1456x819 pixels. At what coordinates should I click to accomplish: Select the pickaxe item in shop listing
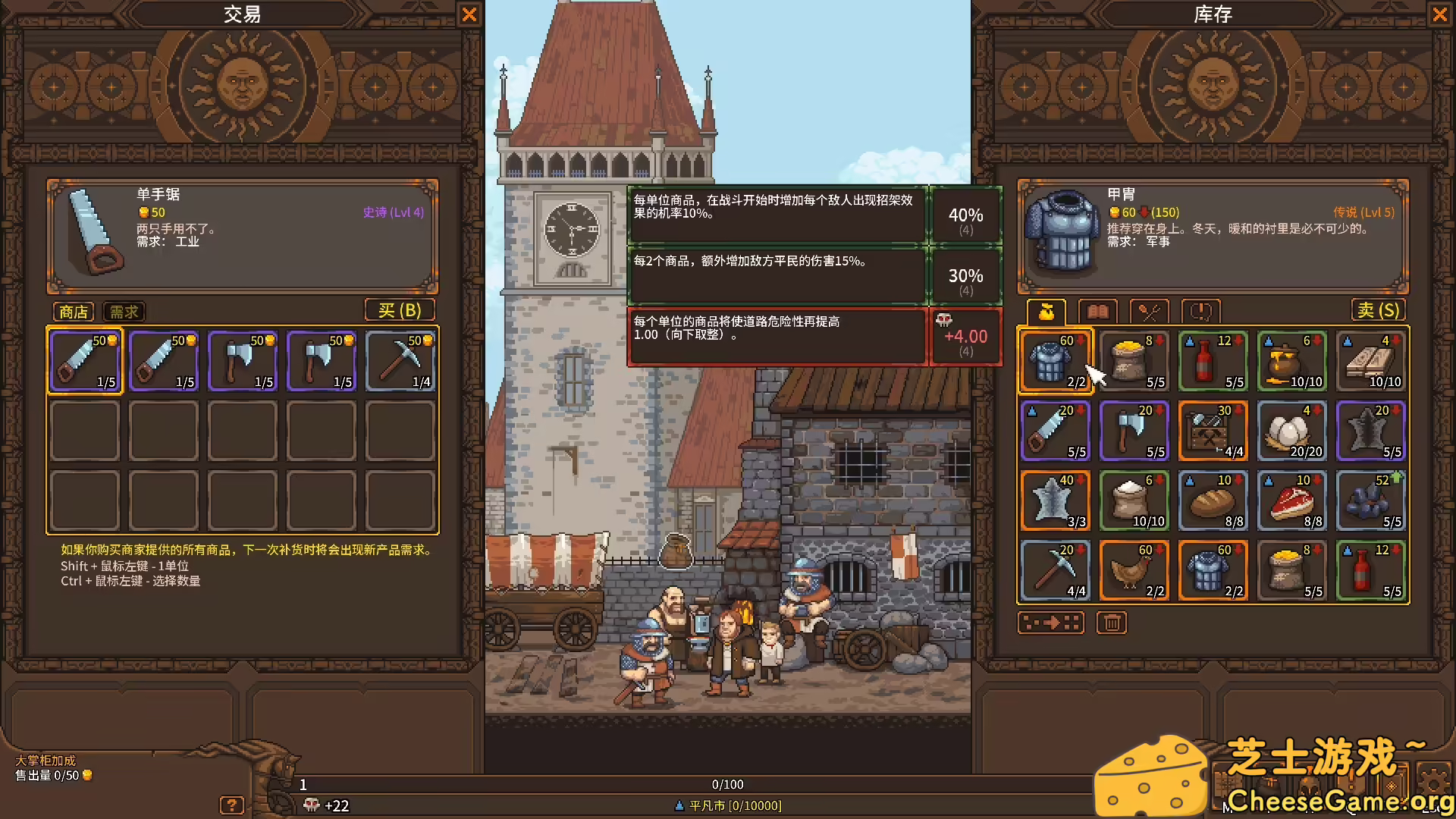click(x=400, y=361)
